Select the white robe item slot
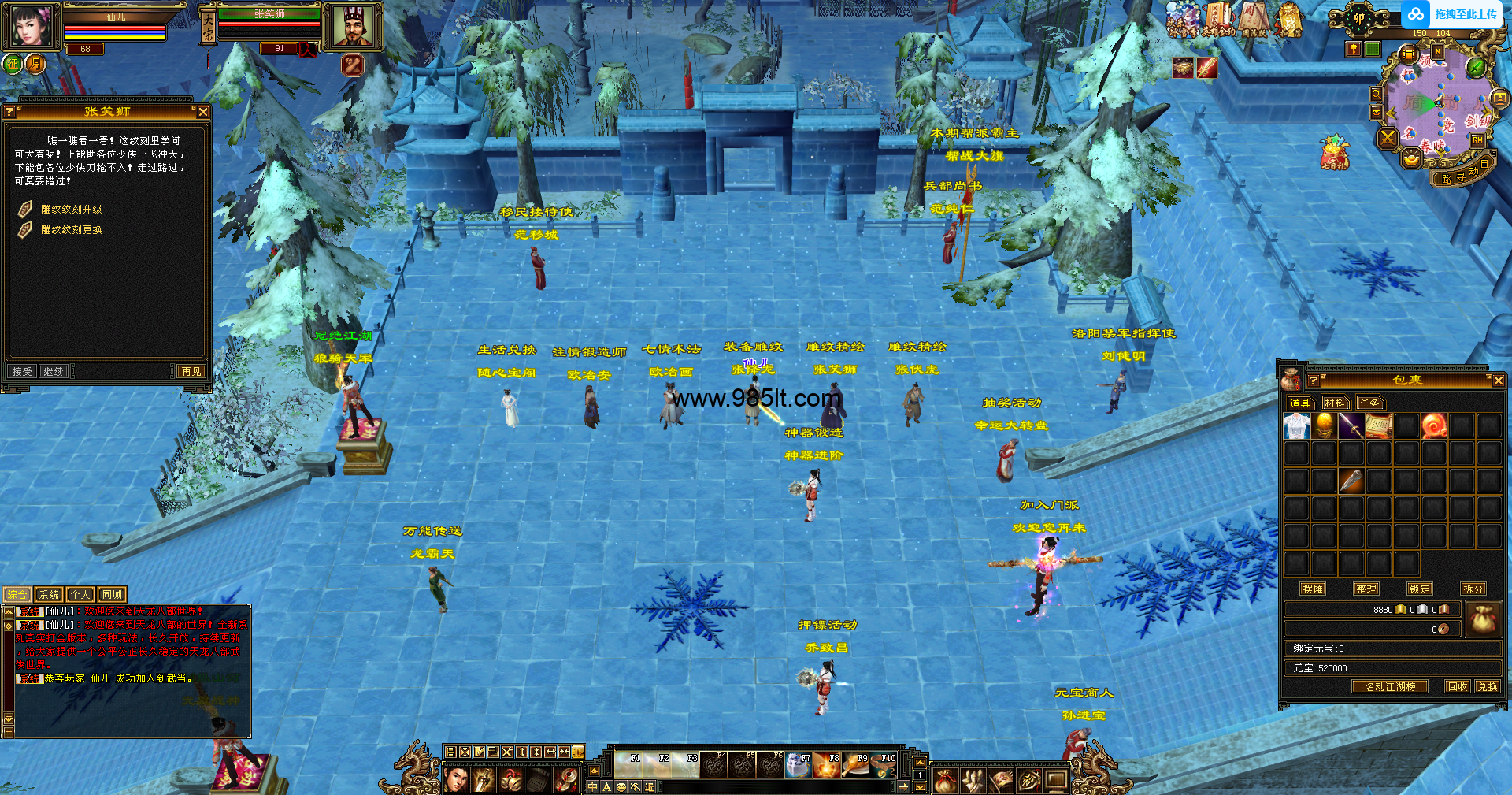 (x=1296, y=426)
